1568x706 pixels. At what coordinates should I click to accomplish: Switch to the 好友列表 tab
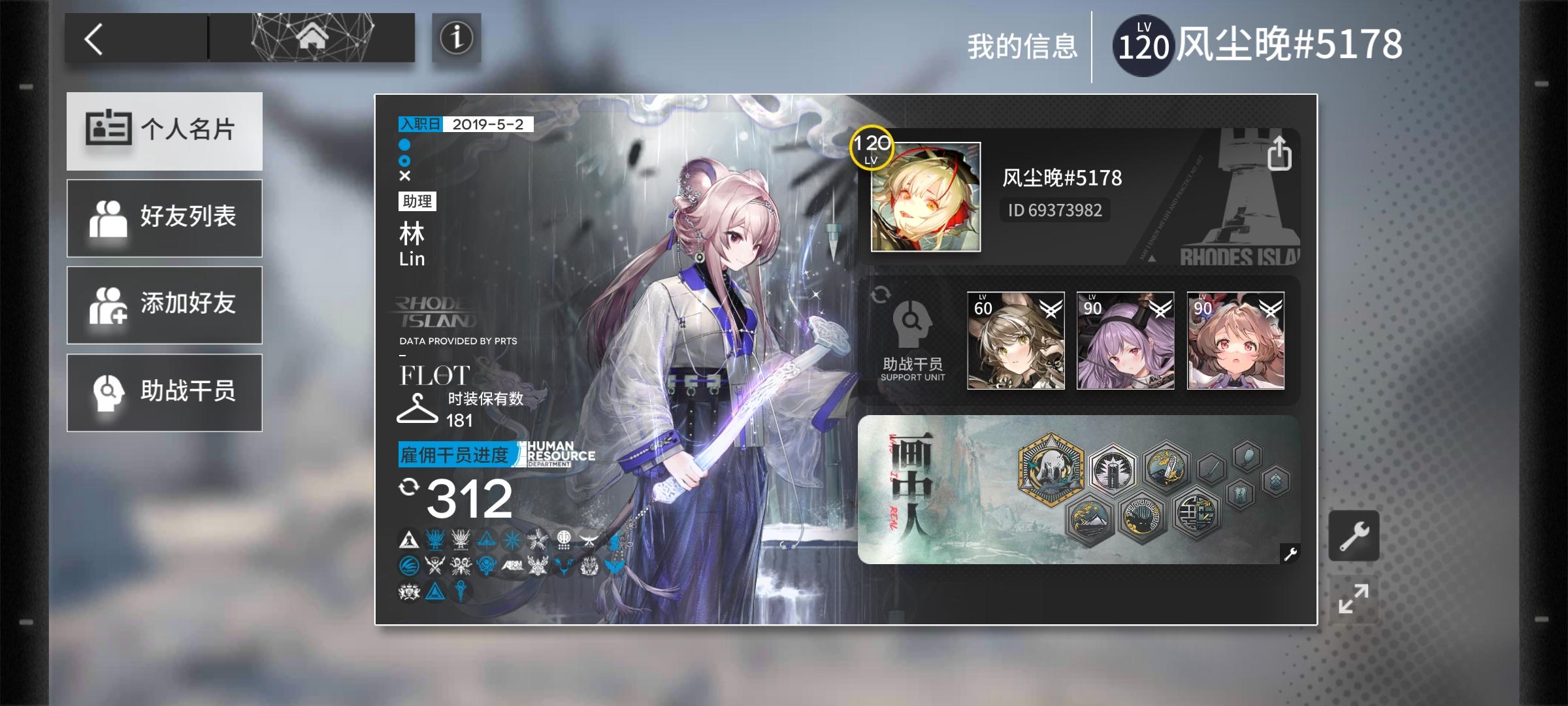pos(164,218)
